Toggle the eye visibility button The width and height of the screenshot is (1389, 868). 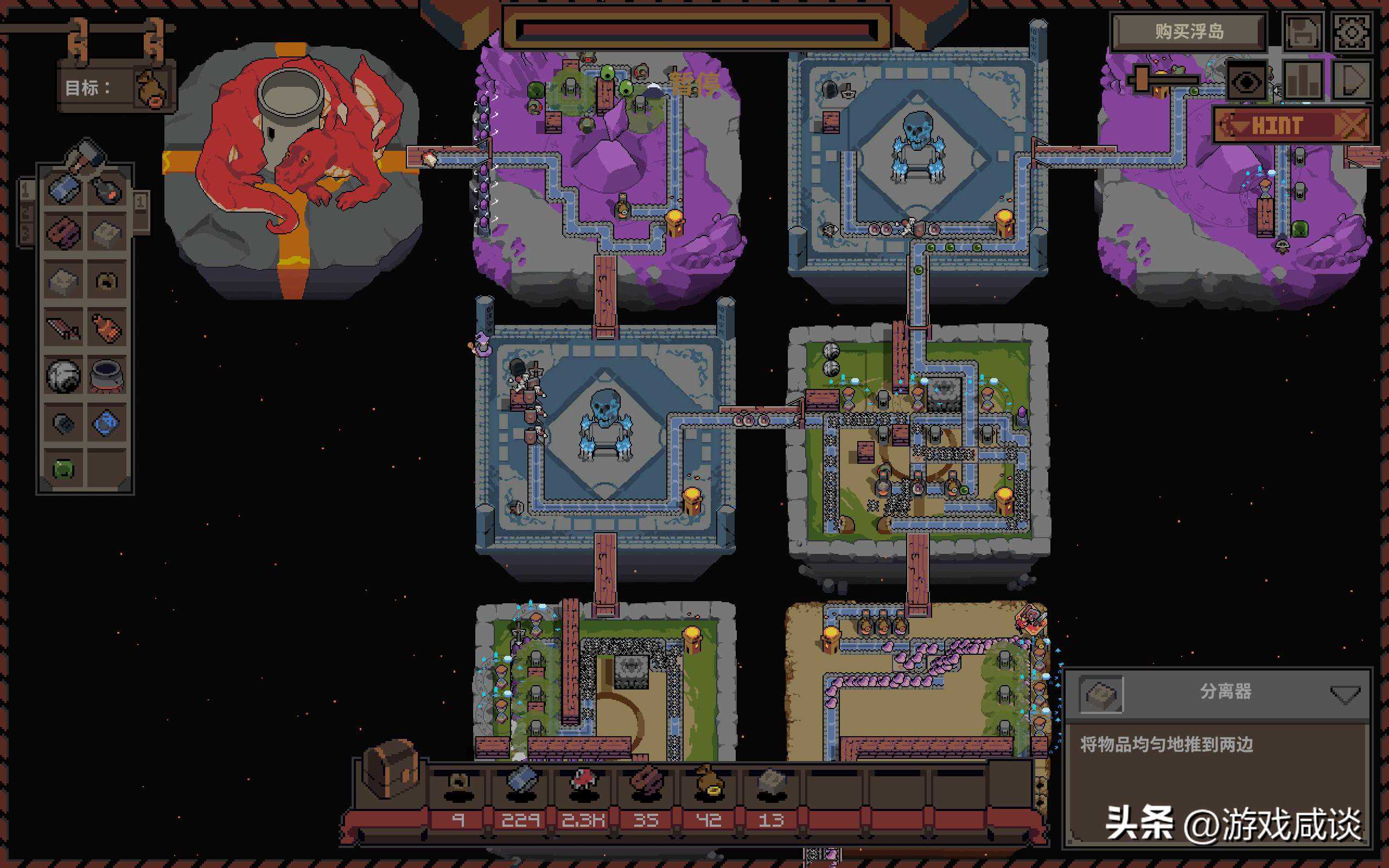coord(1246,82)
